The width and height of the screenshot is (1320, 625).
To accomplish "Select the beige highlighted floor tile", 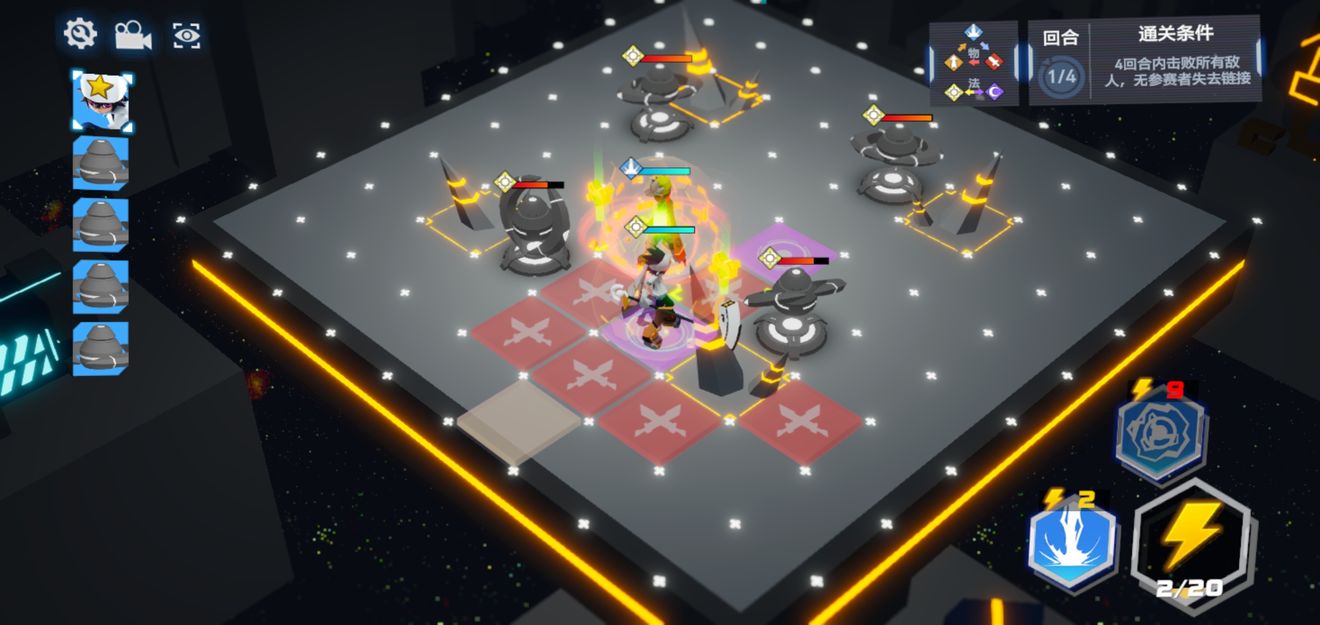I will point(518,421).
